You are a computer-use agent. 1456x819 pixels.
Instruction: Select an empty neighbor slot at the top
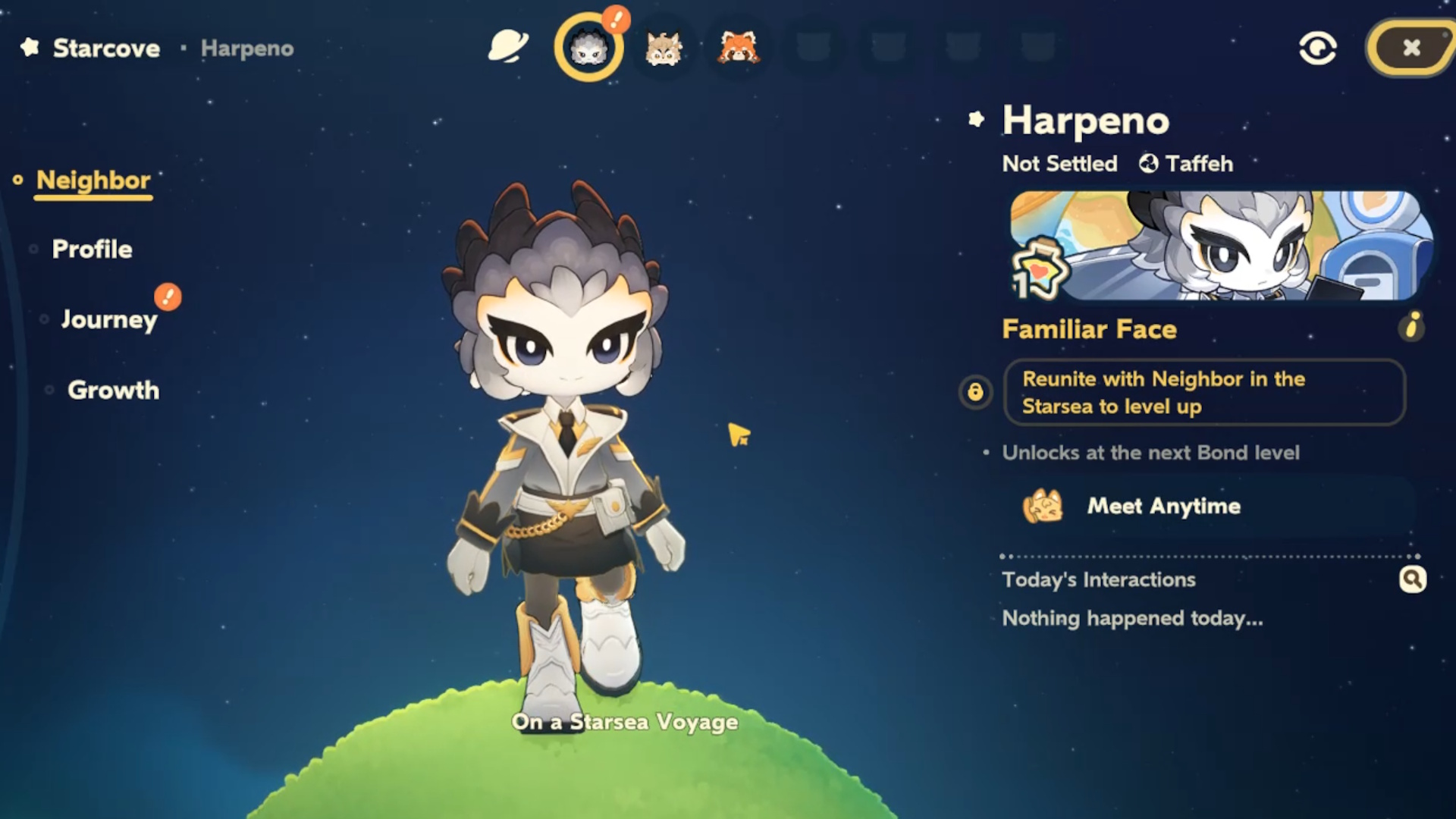click(814, 47)
